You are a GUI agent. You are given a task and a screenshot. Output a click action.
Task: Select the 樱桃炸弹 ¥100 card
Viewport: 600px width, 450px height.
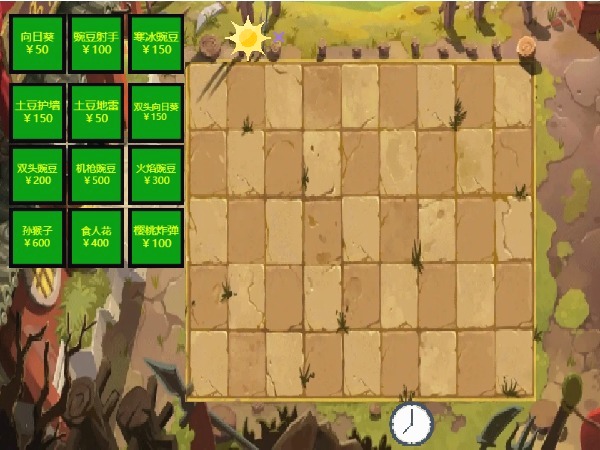click(x=156, y=237)
